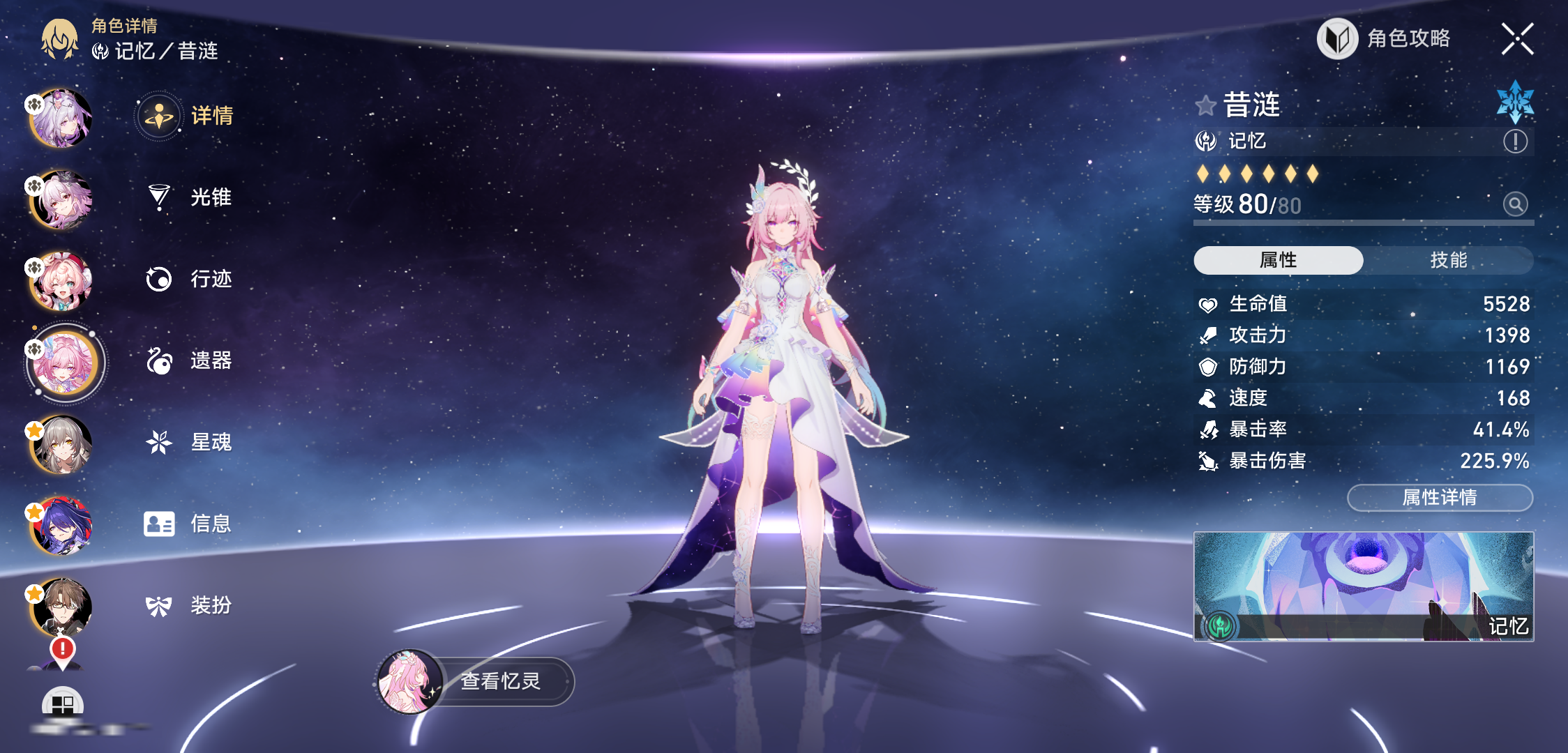Open the 记忆 path info exclamation icon
The height and width of the screenshot is (753, 1568).
(1515, 142)
